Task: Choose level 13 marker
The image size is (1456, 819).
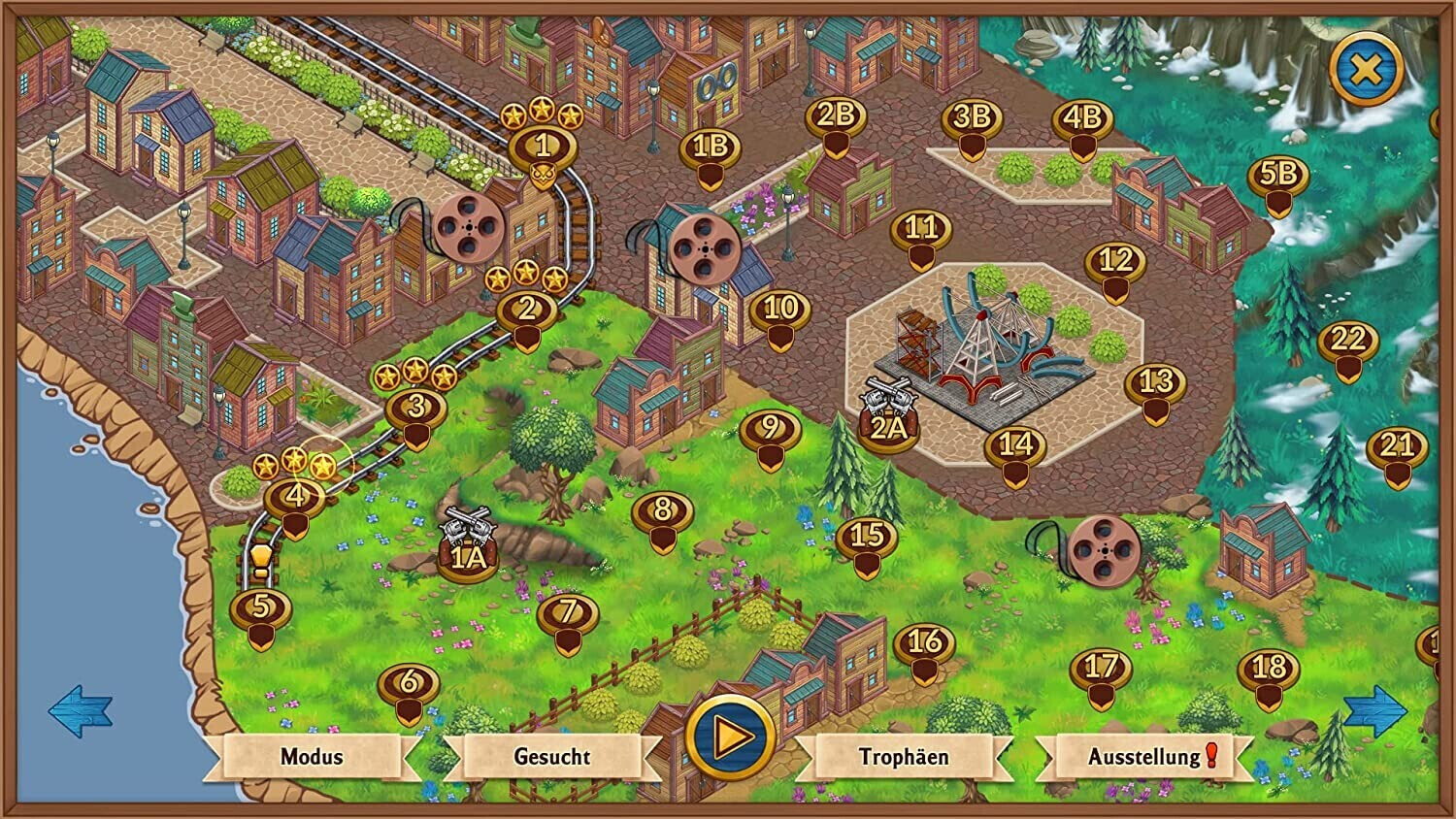Action: [x=1155, y=384]
